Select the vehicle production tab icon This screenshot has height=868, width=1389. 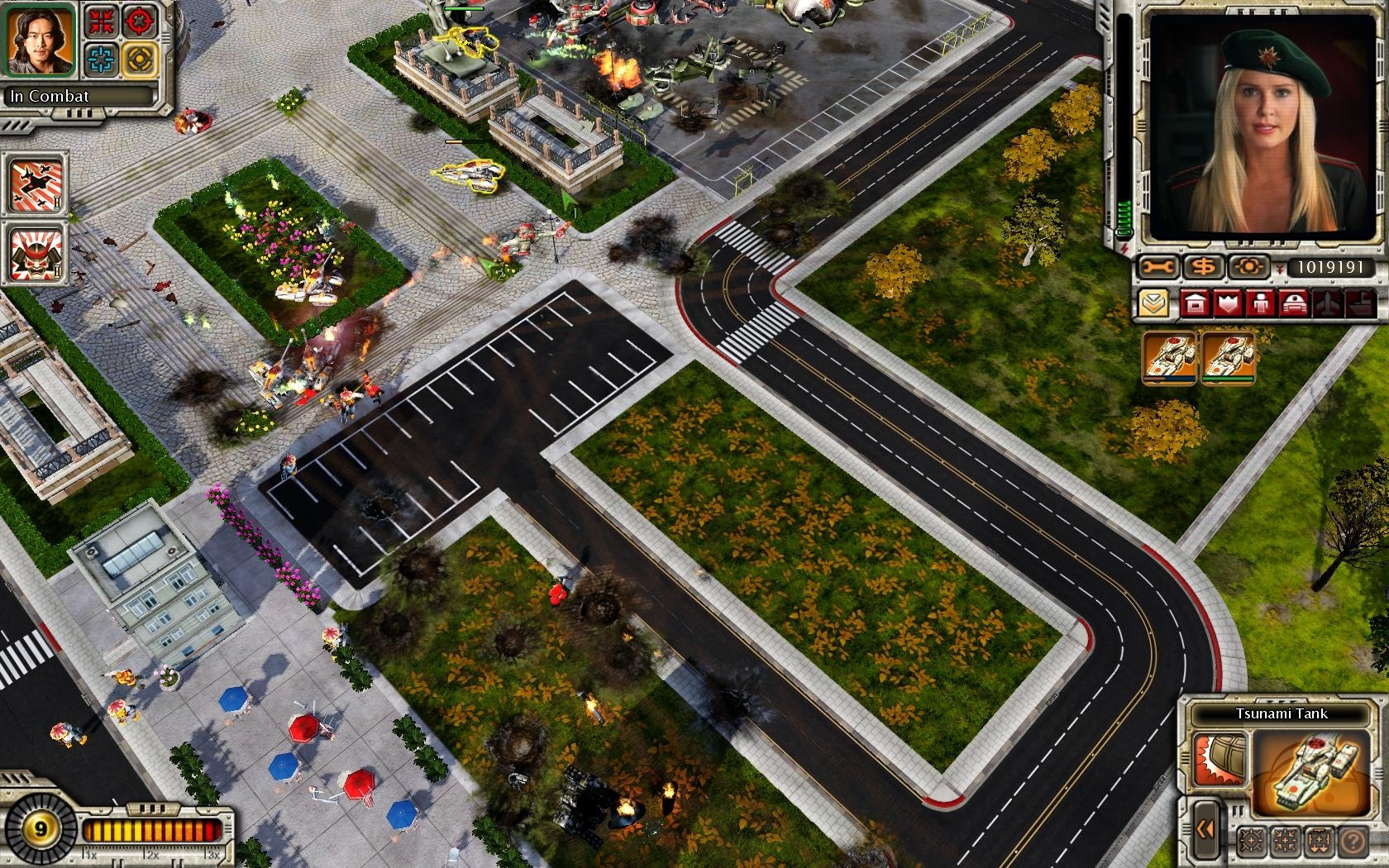point(1295,303)
